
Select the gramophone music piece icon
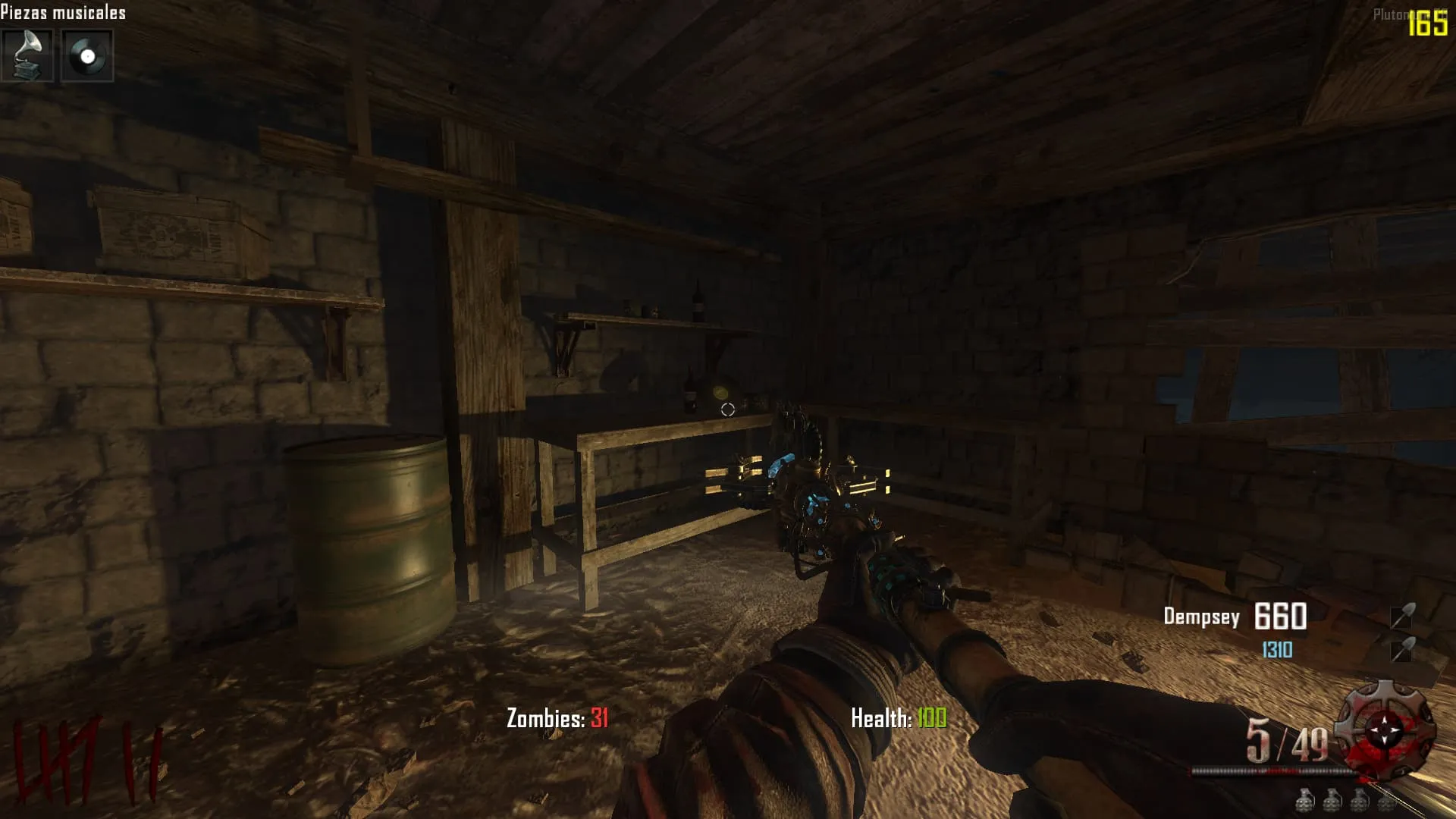(x=27, y=55)
